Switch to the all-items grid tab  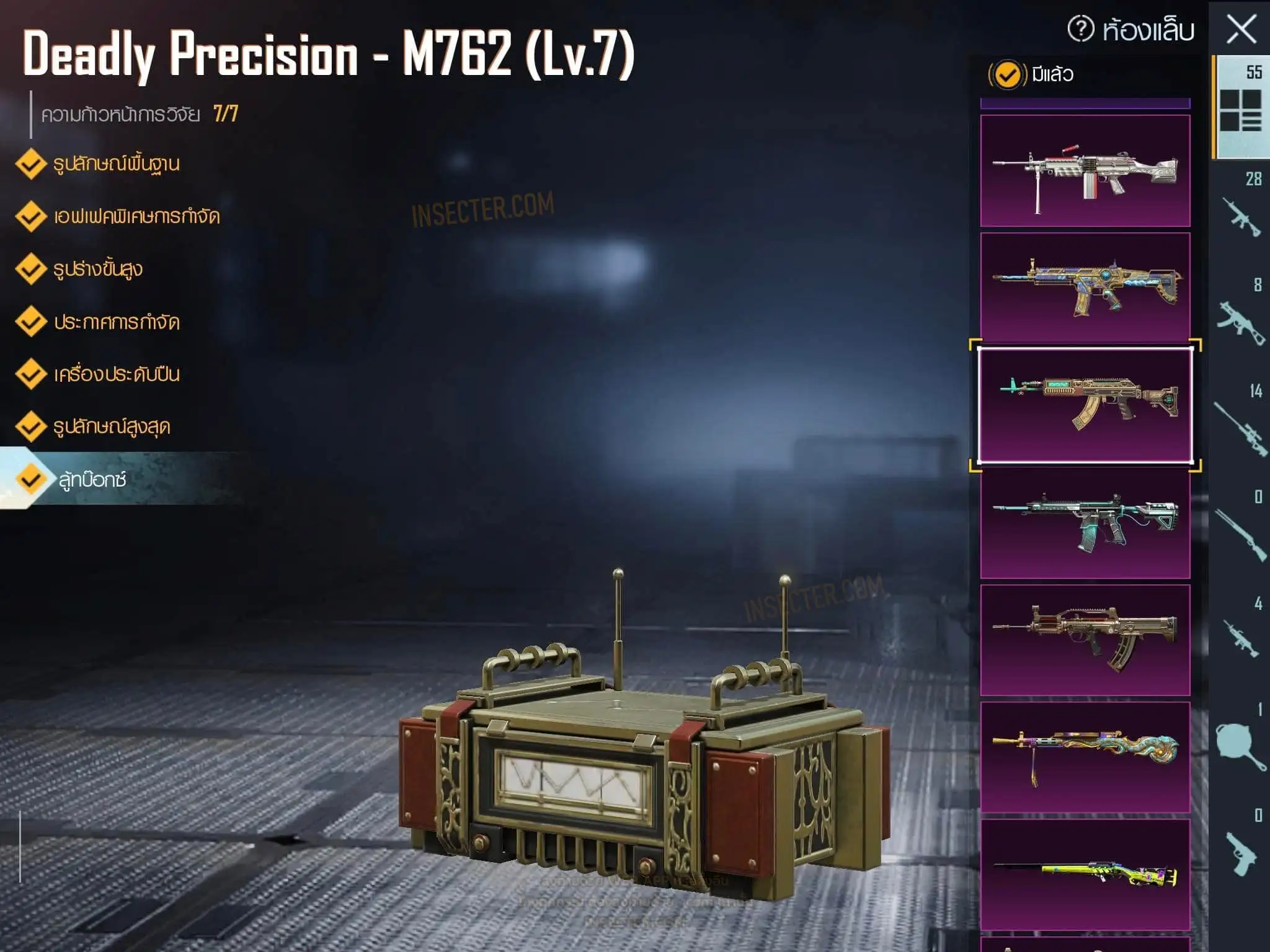[1241, 108]
